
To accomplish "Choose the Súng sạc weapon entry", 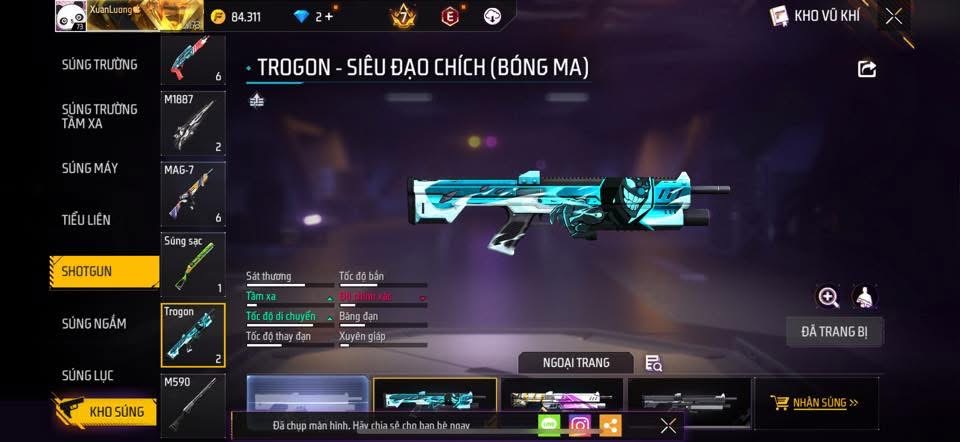I will 193,265.
